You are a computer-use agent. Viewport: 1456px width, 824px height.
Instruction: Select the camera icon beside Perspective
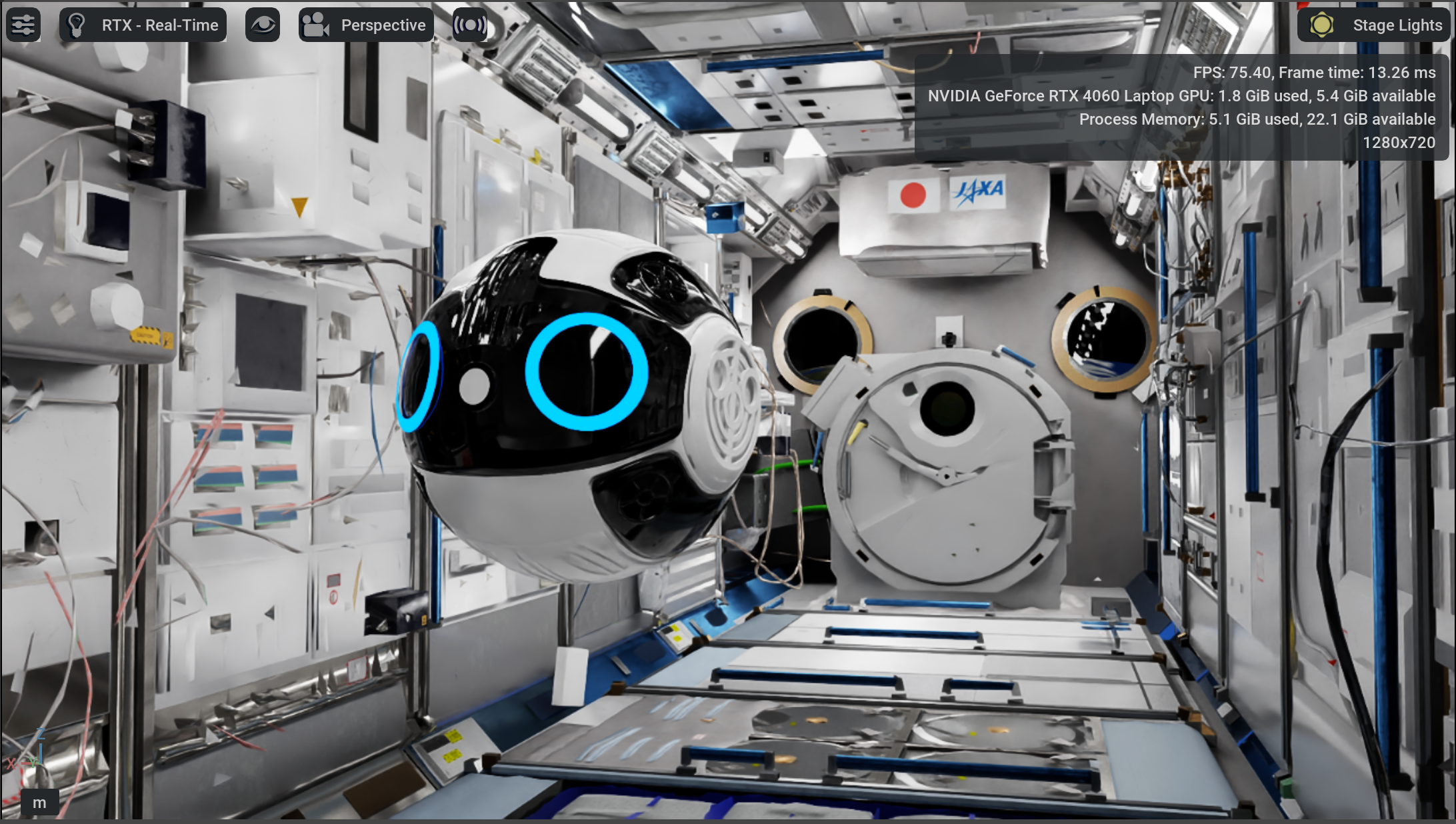tap(316, 25)
